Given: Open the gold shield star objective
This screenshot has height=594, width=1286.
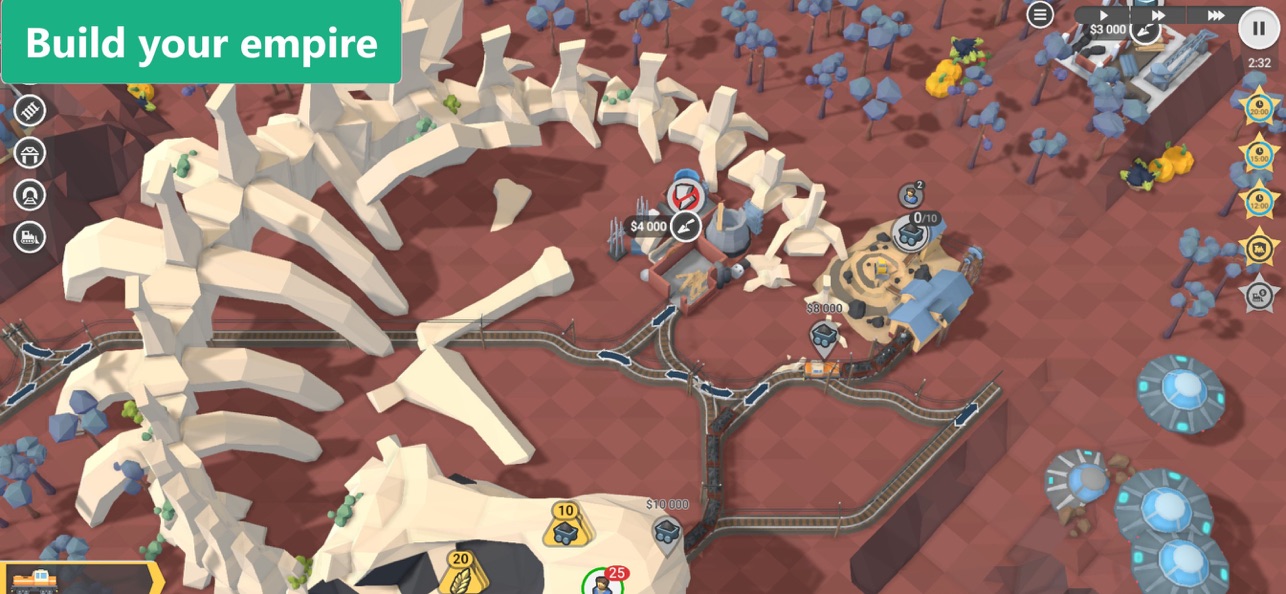Looking at the screenshot, I should point(1258,246).
